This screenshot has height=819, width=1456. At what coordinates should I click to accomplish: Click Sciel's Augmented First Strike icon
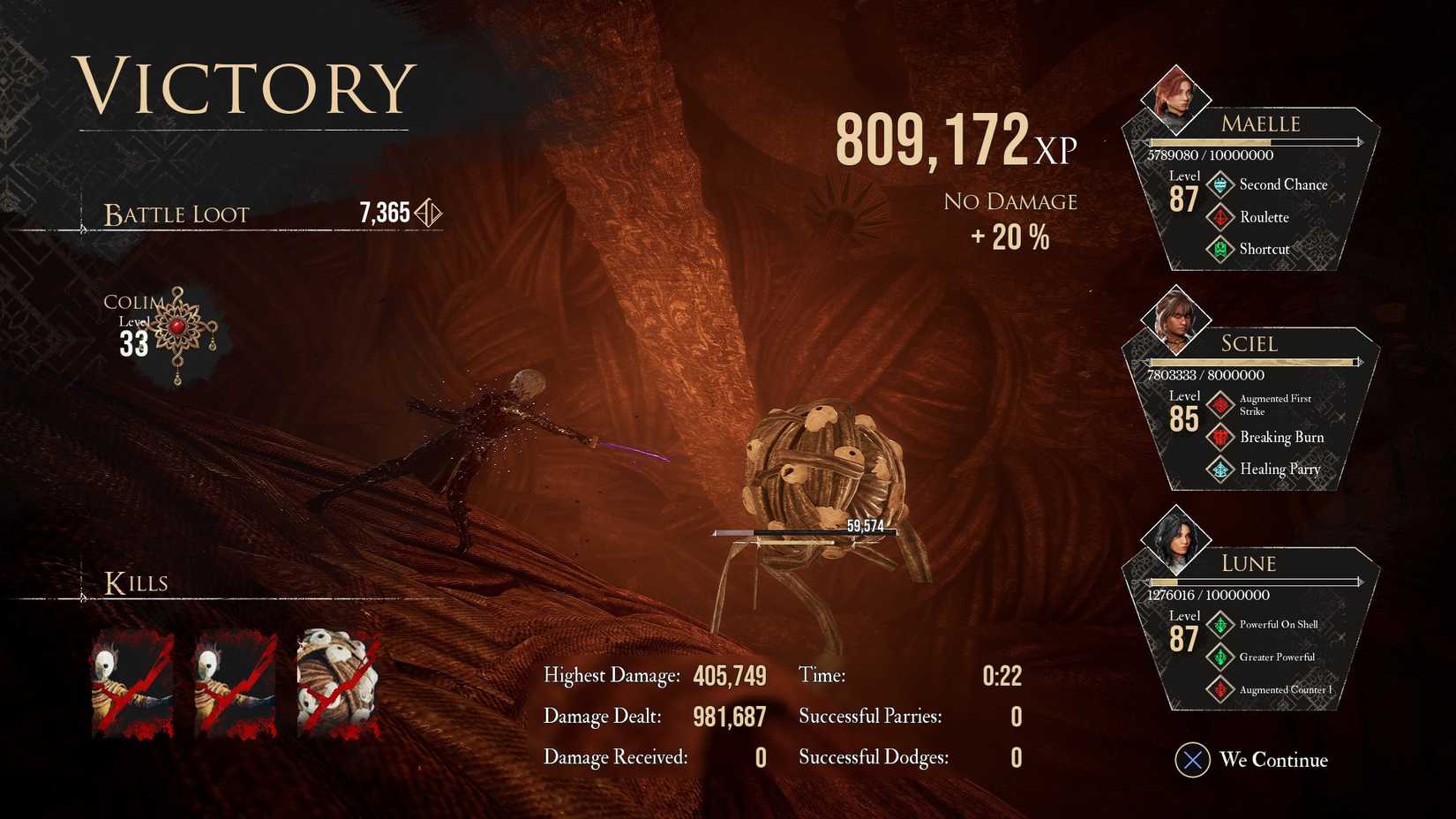[1220, 404]
